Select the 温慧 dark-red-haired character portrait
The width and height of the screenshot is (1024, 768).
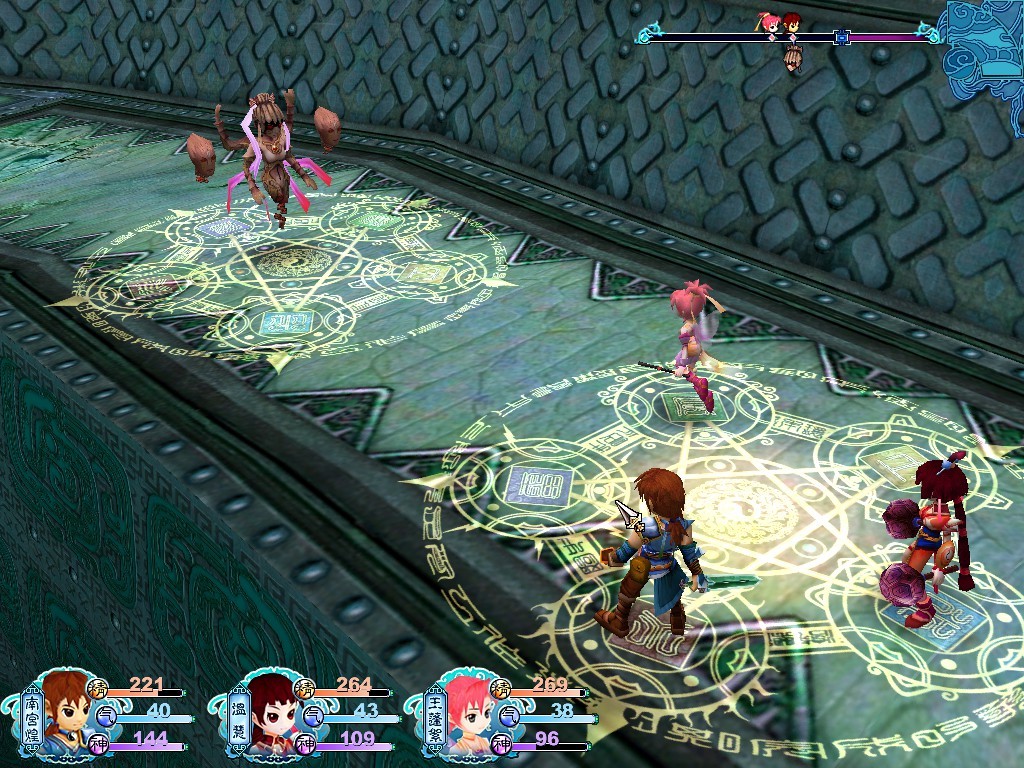pos(270,714)
